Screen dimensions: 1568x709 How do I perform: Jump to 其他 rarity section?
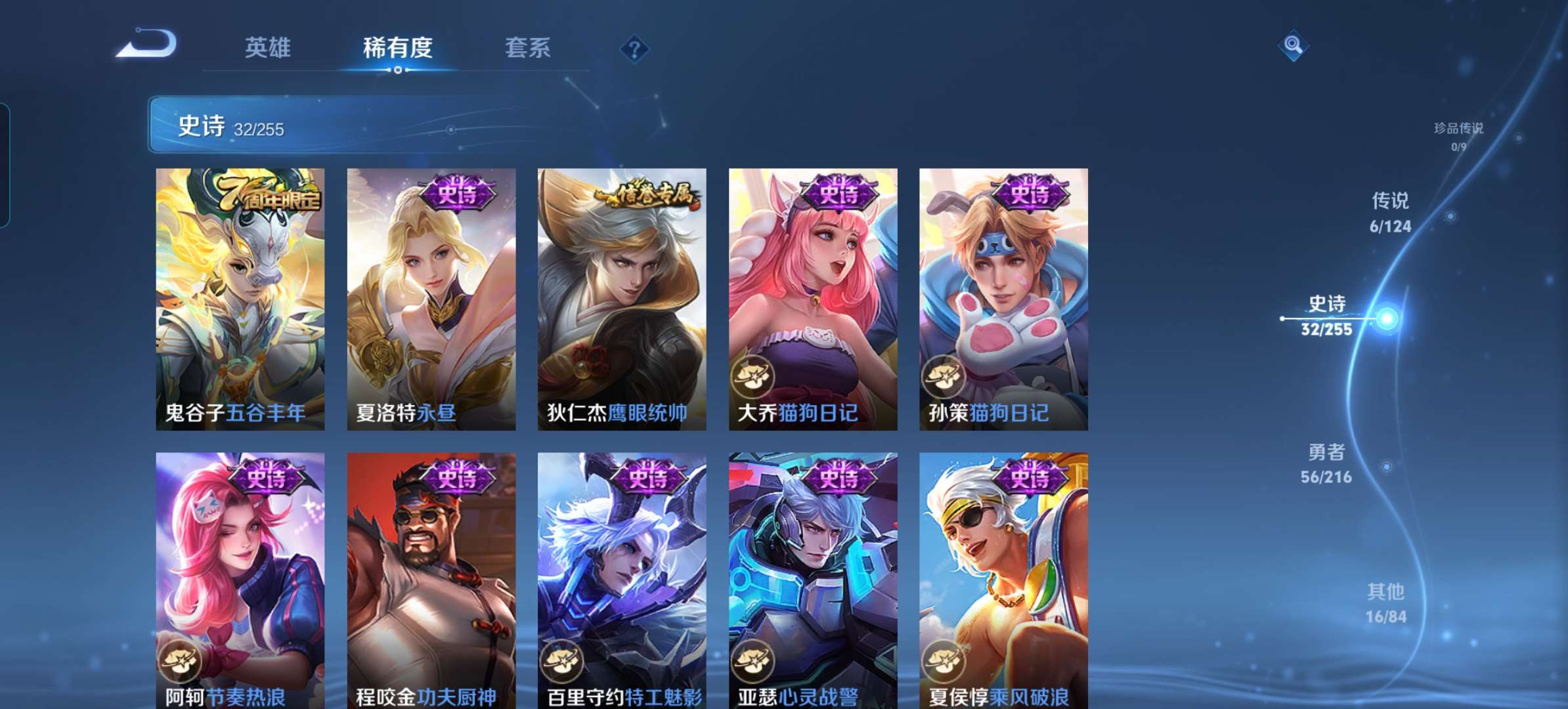point(1385,603)
